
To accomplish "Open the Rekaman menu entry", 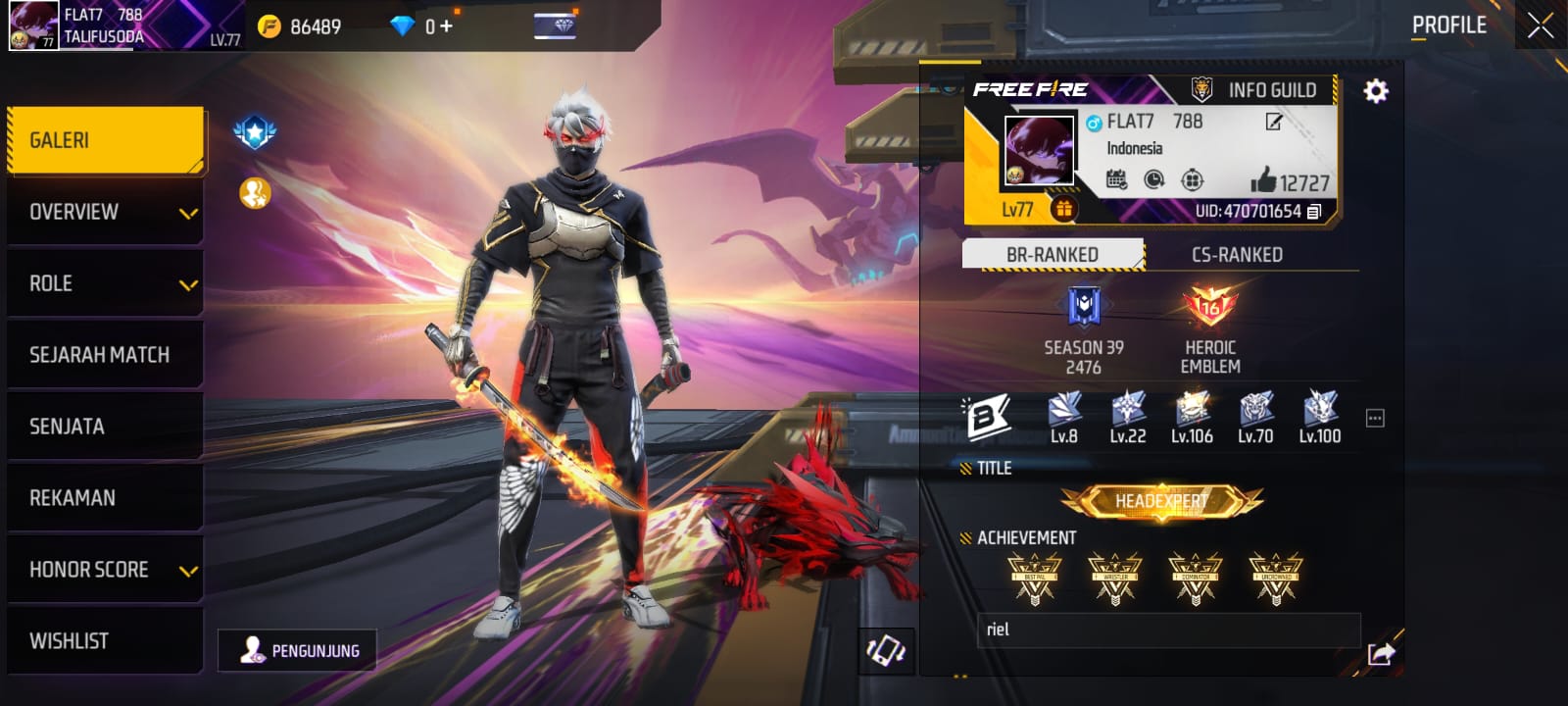I will 106,498.
